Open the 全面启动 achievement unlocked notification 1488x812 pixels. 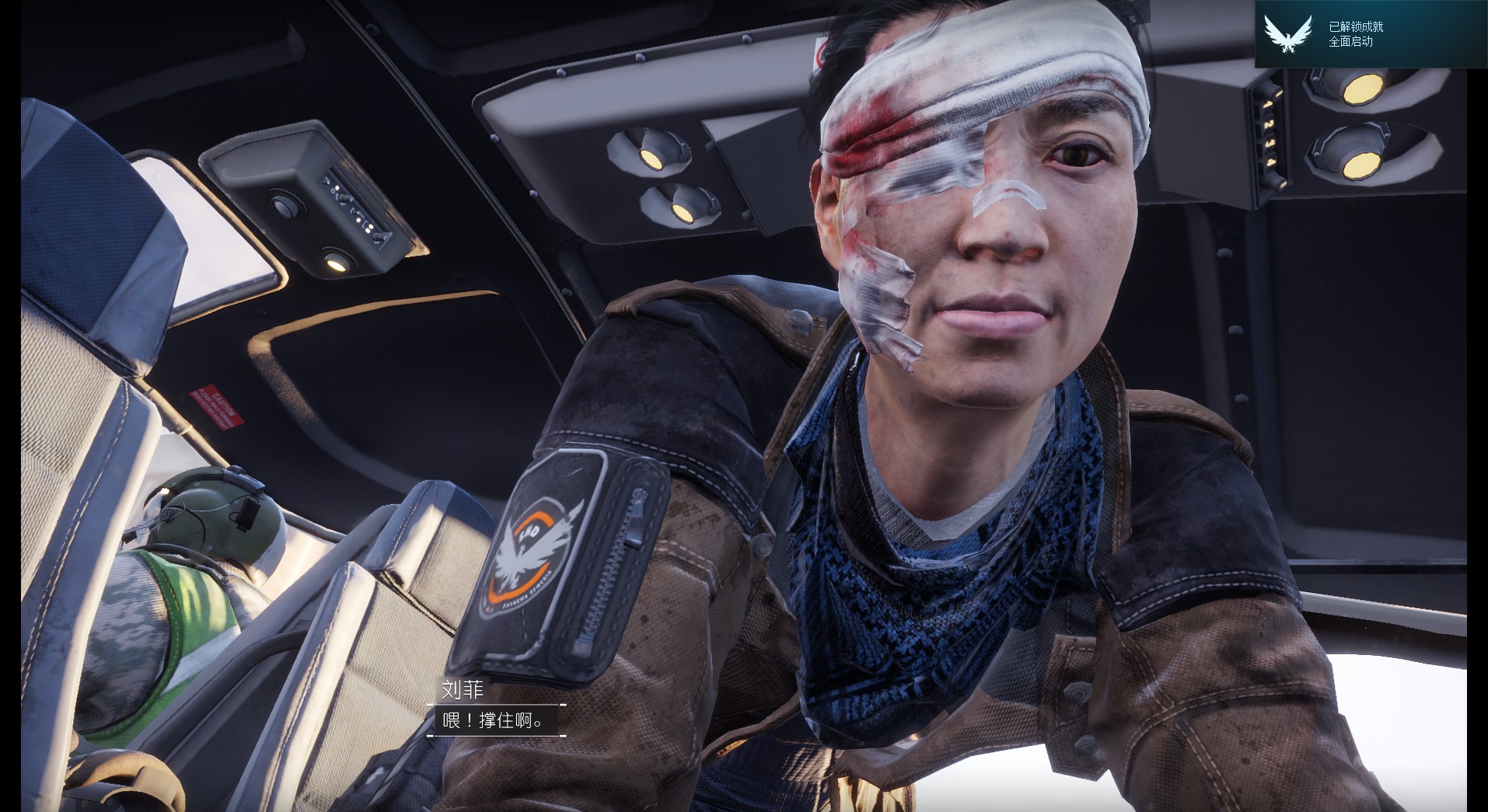point(1370,34)
